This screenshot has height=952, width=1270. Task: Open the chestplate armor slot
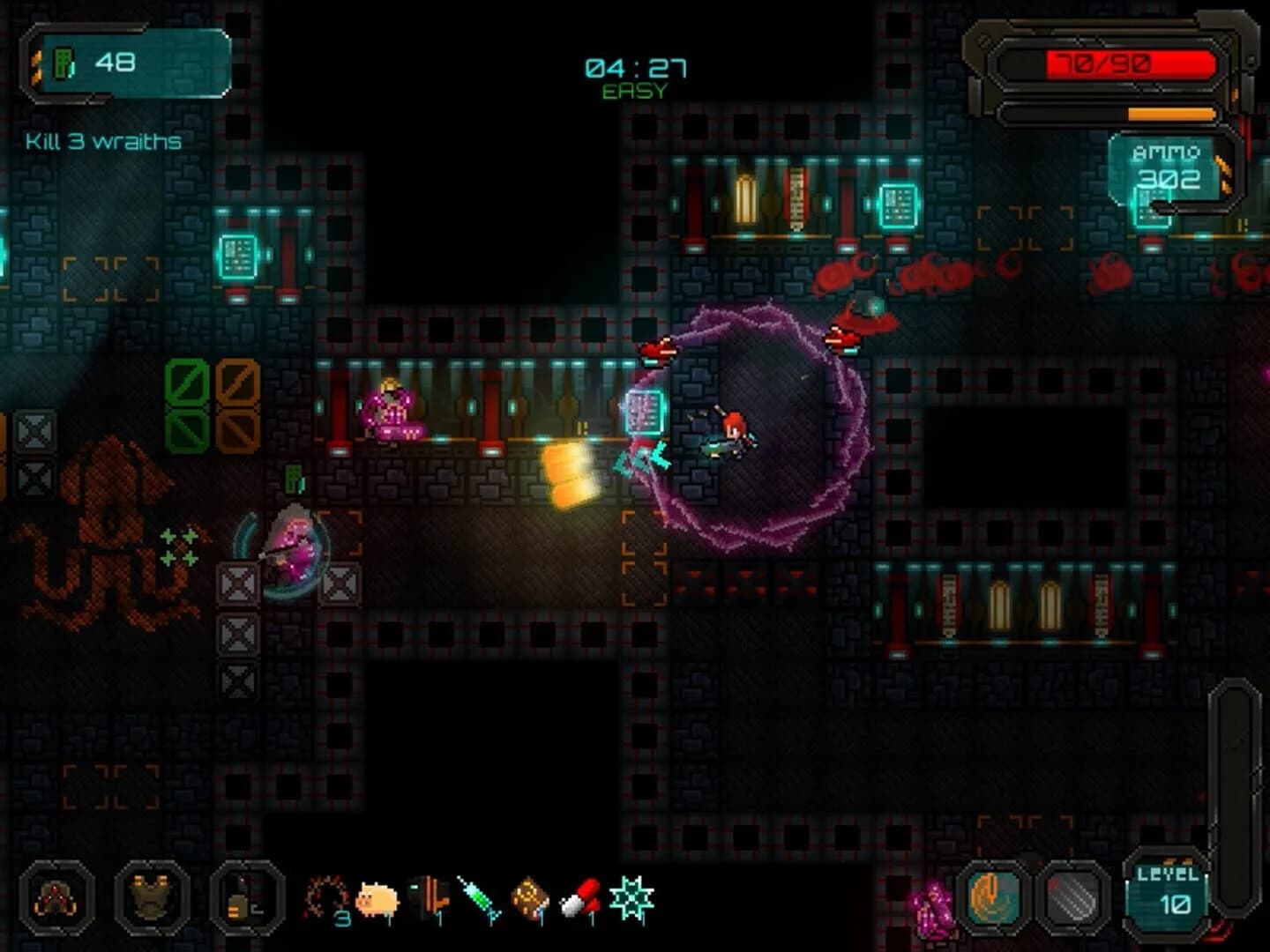point(150,899)
